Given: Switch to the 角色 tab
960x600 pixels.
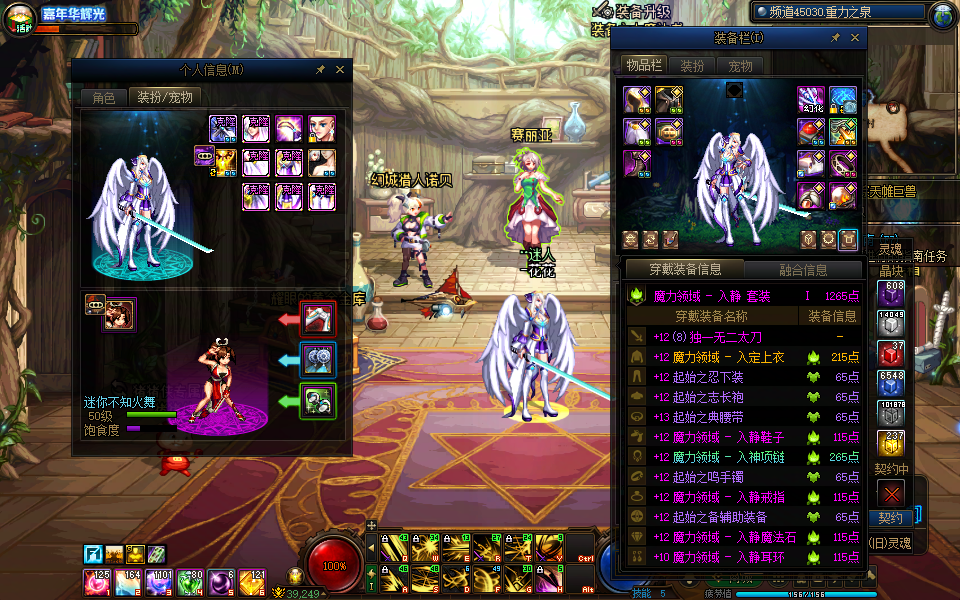Looking at the screenshot, I should click(104, 97).
